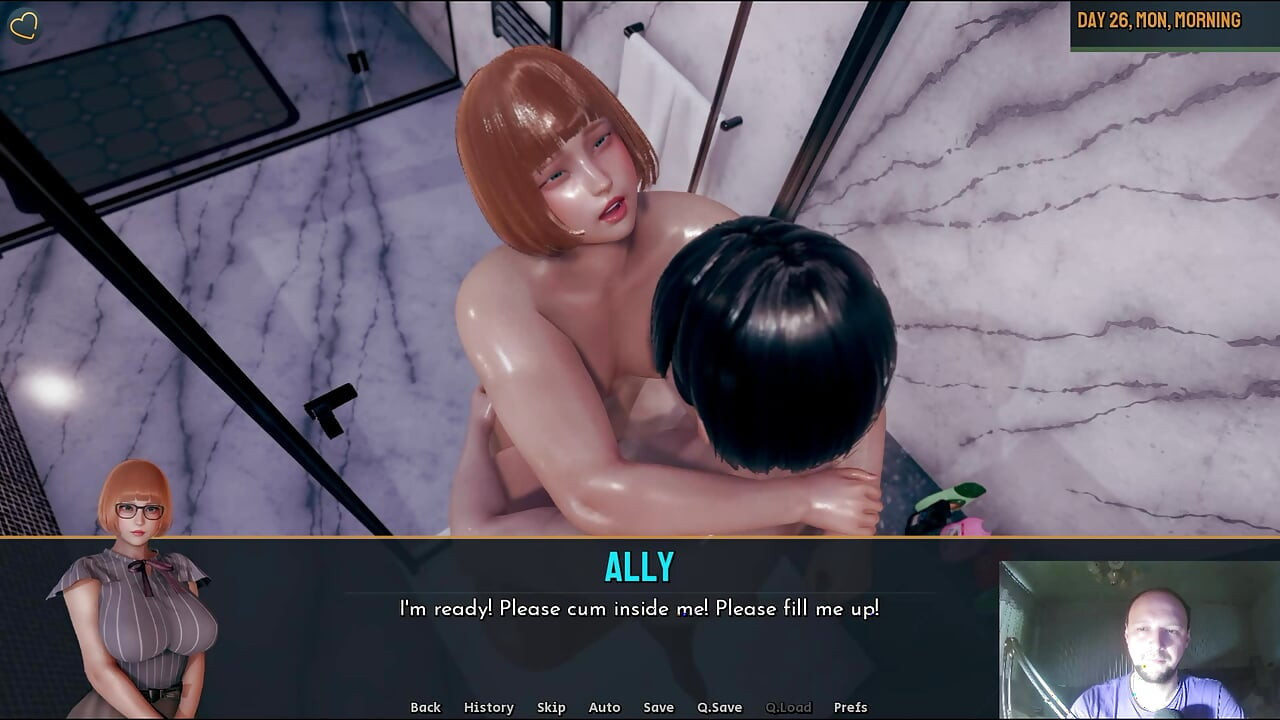Click the webcam overlay in the corner

coord(1138,640)
